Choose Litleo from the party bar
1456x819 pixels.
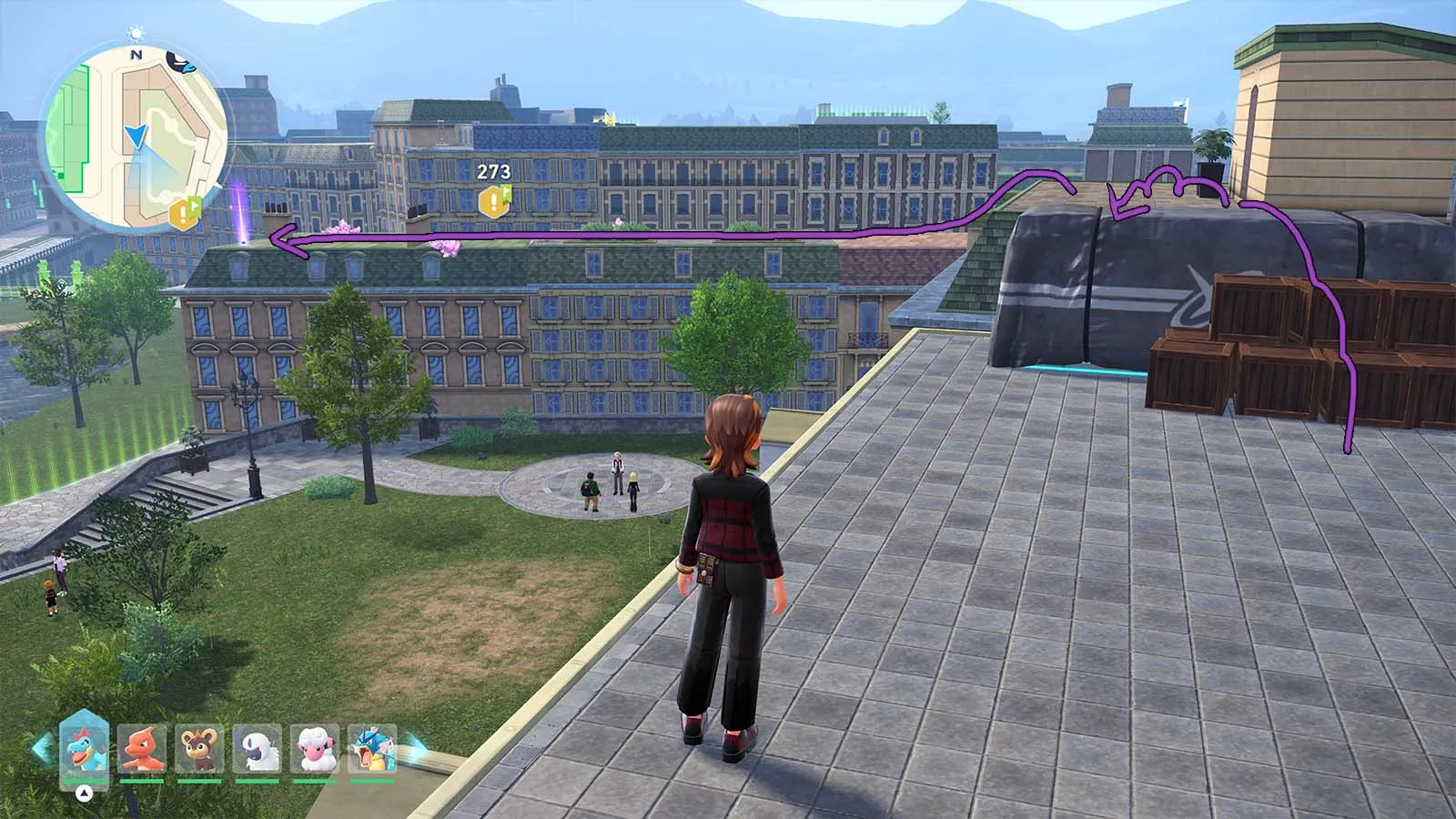pos(200,749)
